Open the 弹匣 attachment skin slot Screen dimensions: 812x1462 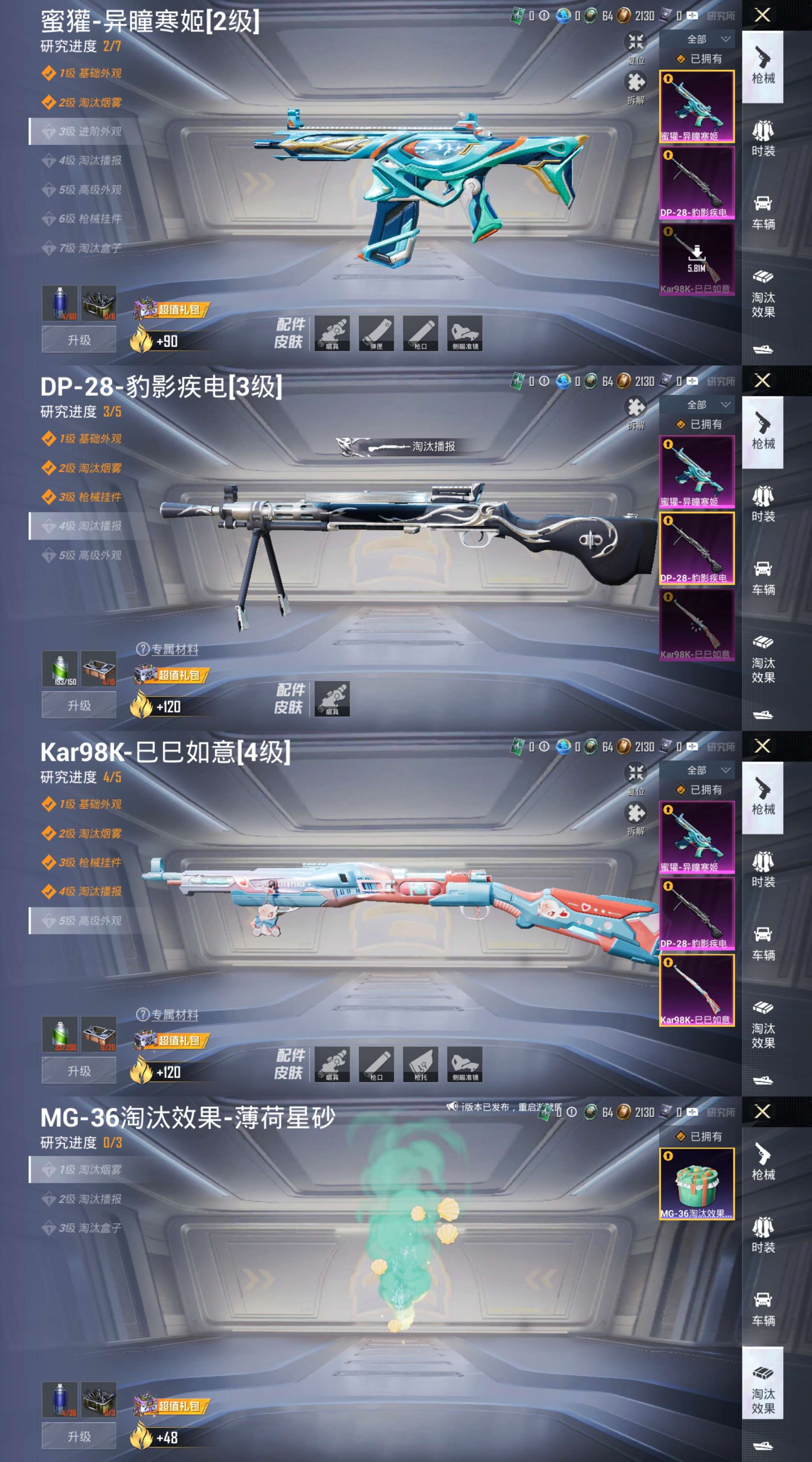tap(376, 333)
